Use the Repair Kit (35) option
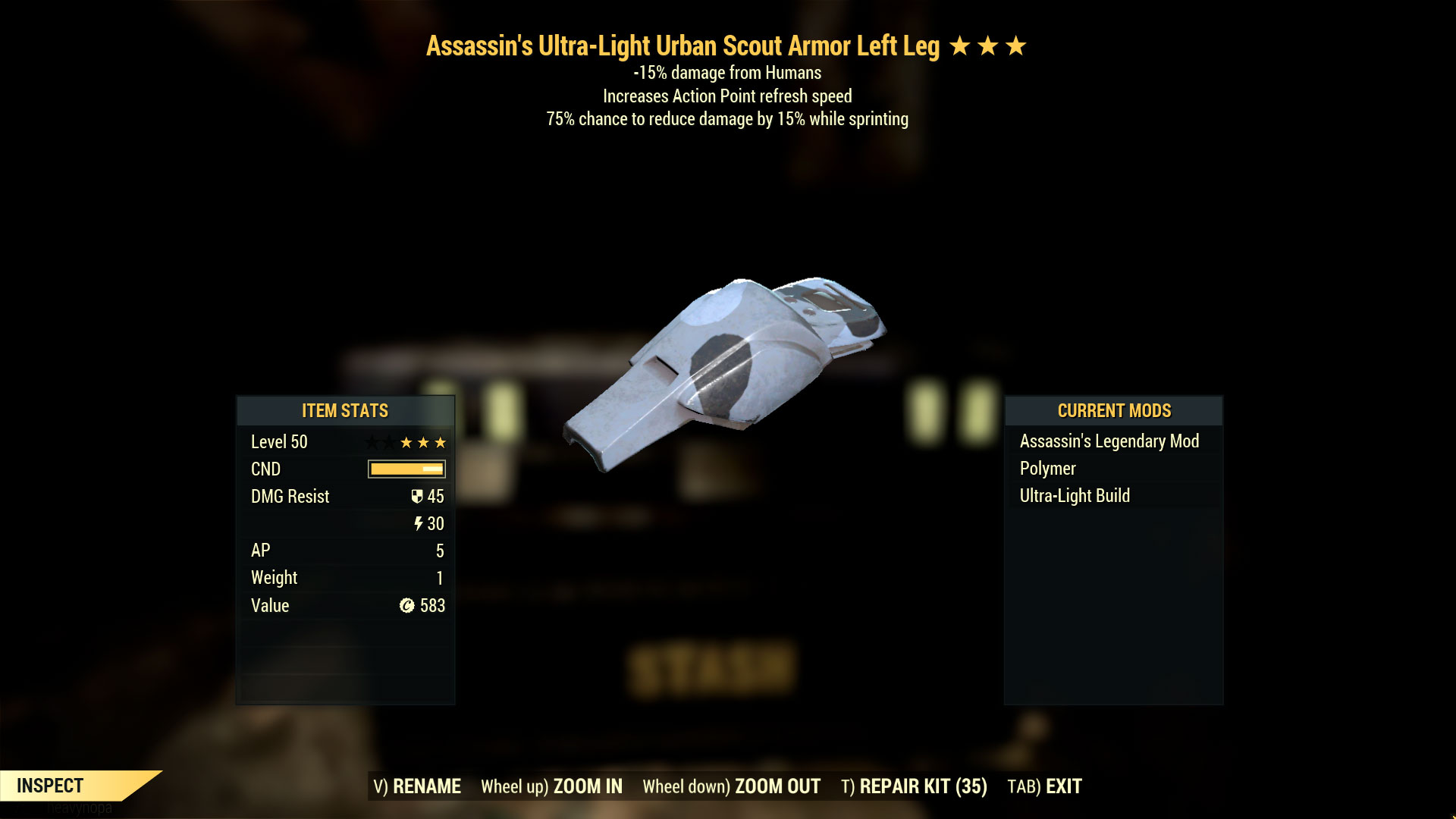Screen dimensions: 1456x819 tap(914, 786)
